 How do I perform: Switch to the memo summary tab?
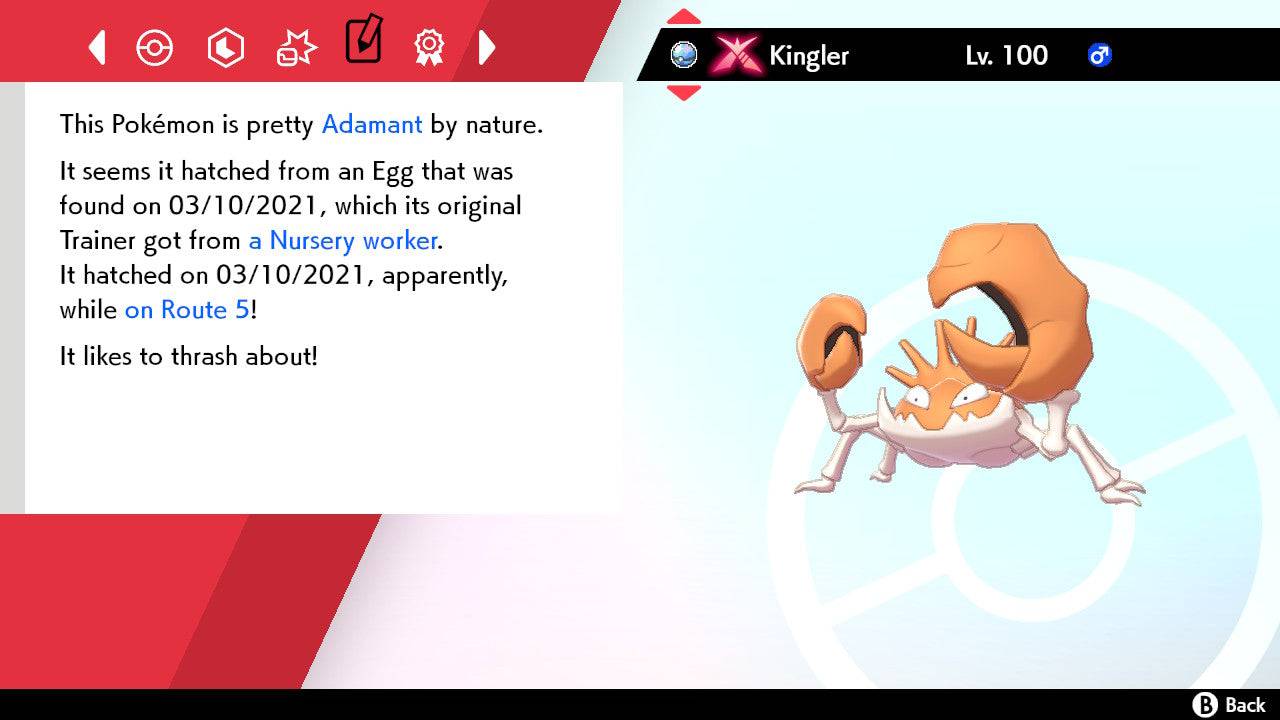(363, 42)
